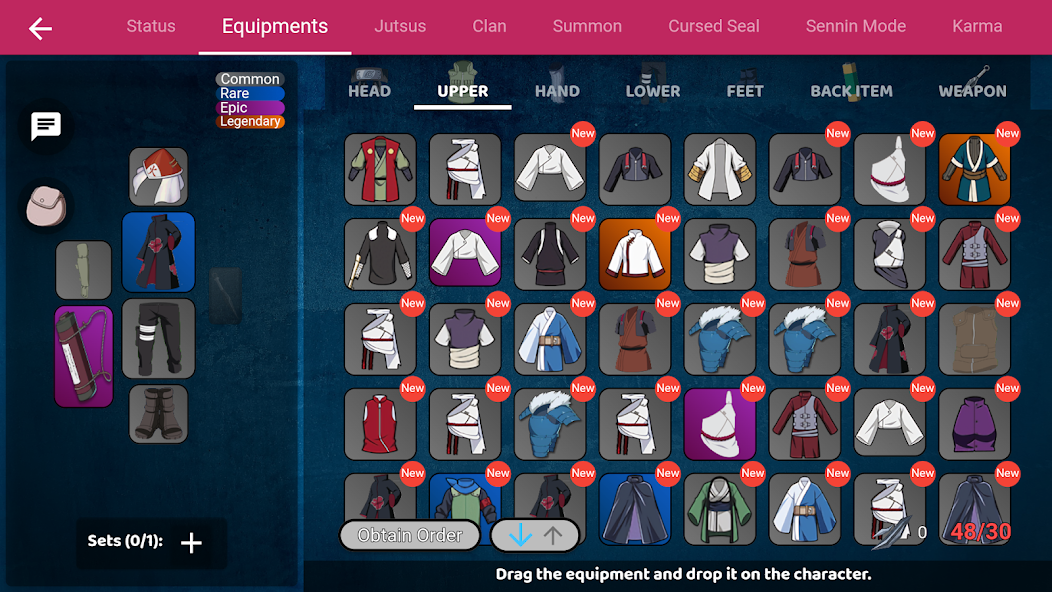Select the equipped Akatsuki cloak slot
Image resolution: width=1052 pixels, height=592 pixels.
pos(158,252)
